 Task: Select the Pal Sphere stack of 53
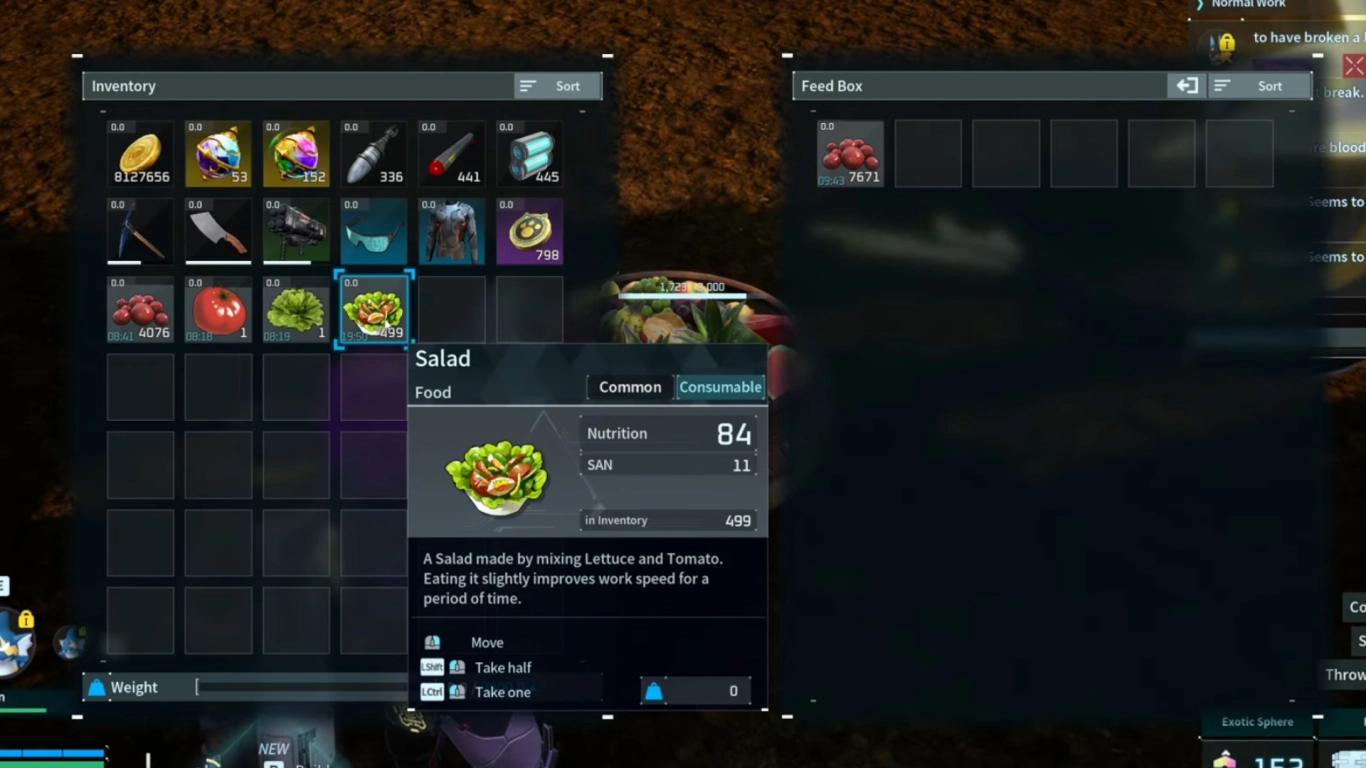point(218,153)
